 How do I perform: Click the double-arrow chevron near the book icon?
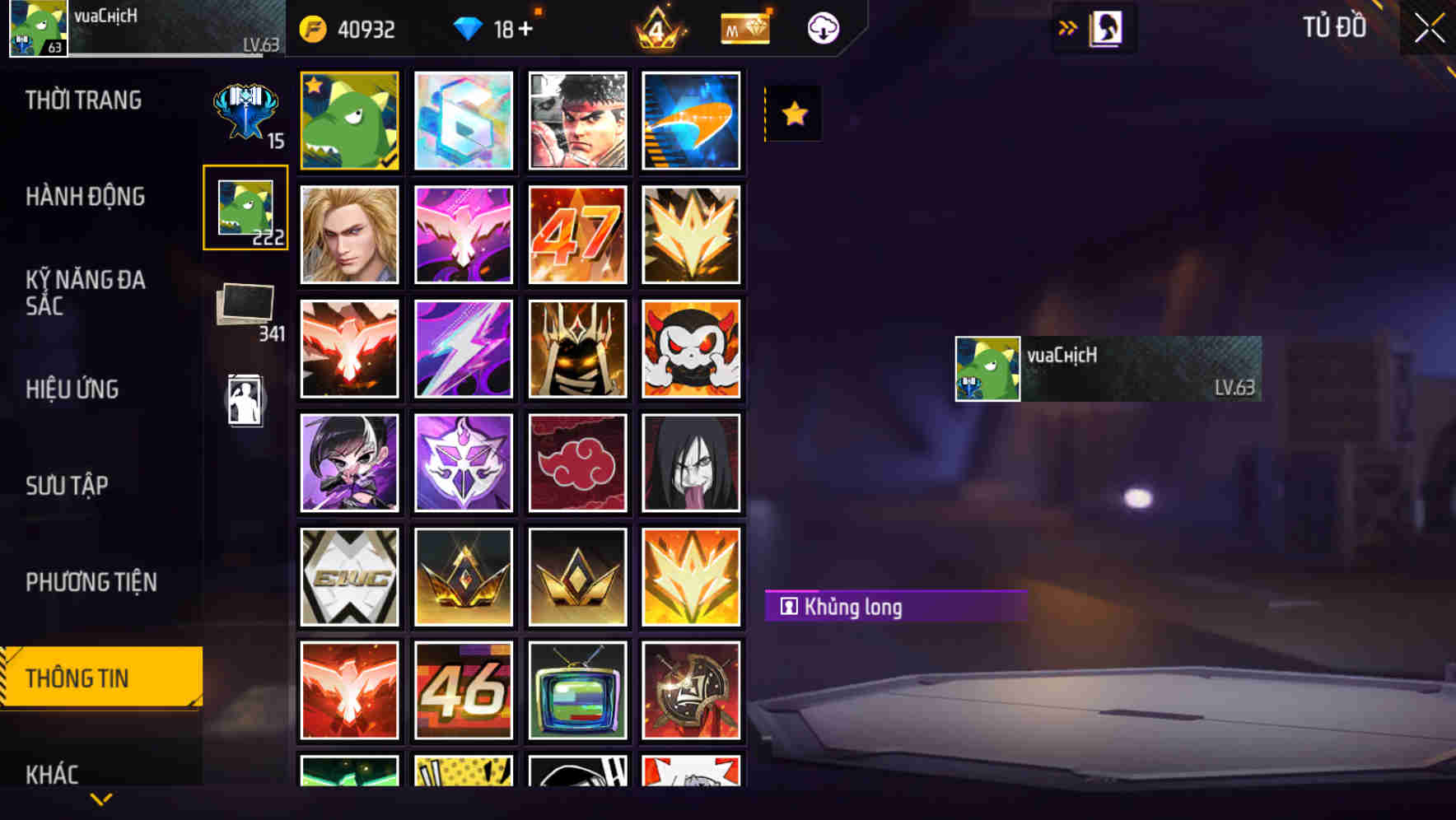pyautogui.click(x=1067, y=27)
